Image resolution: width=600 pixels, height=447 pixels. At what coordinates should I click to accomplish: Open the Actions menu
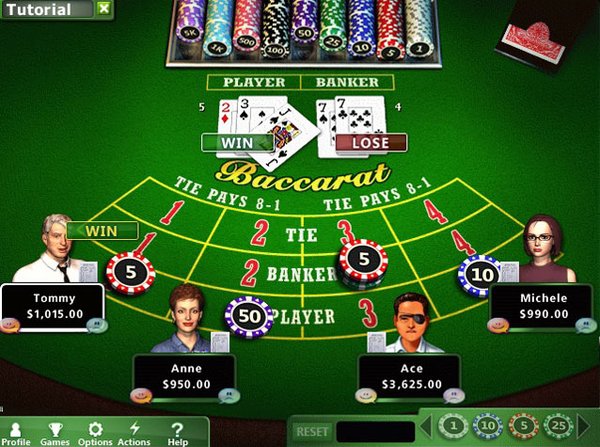click(134, 432)
